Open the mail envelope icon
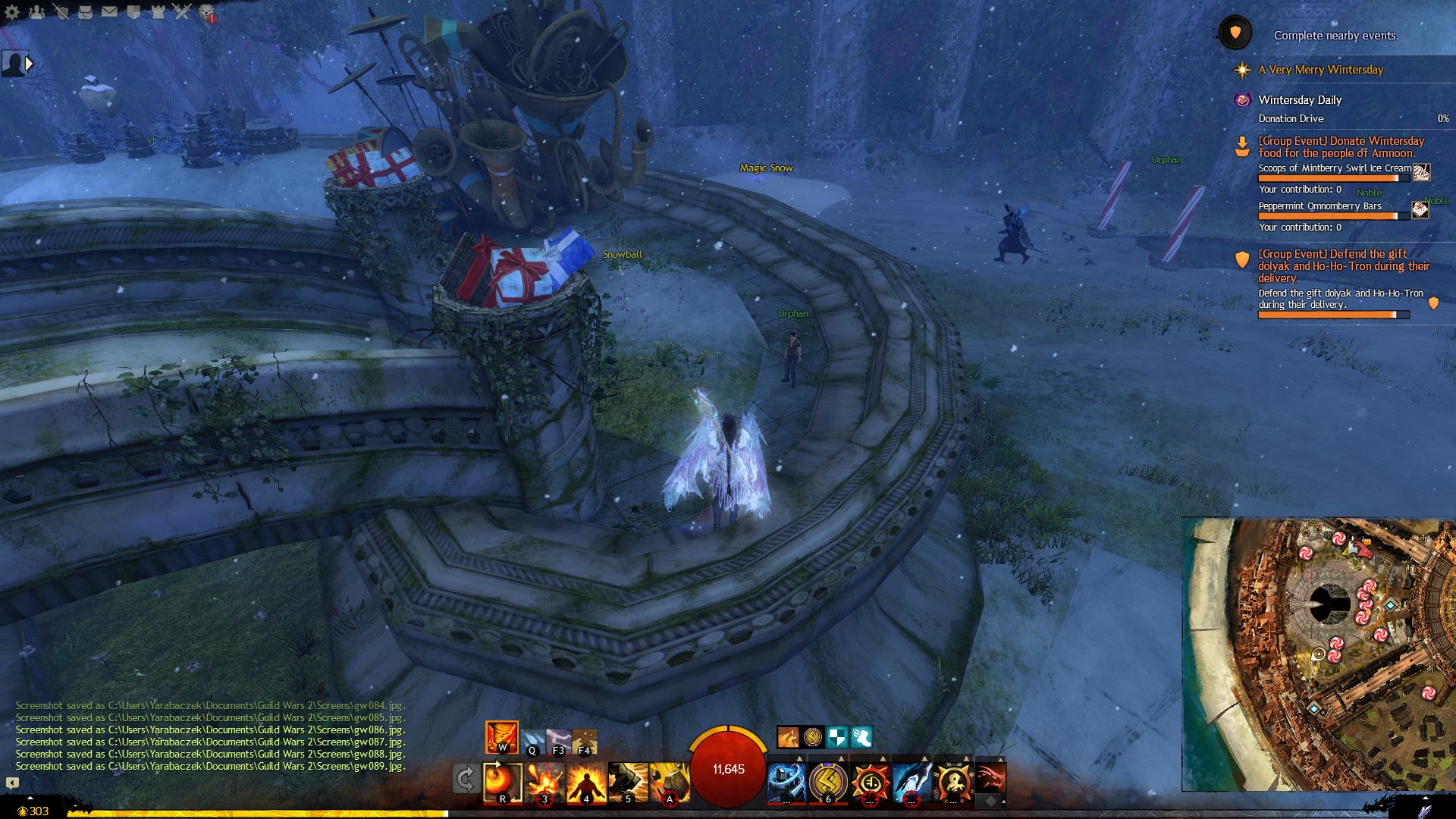Viewport: 1456px width, 819px height. [x=109, y=12]
